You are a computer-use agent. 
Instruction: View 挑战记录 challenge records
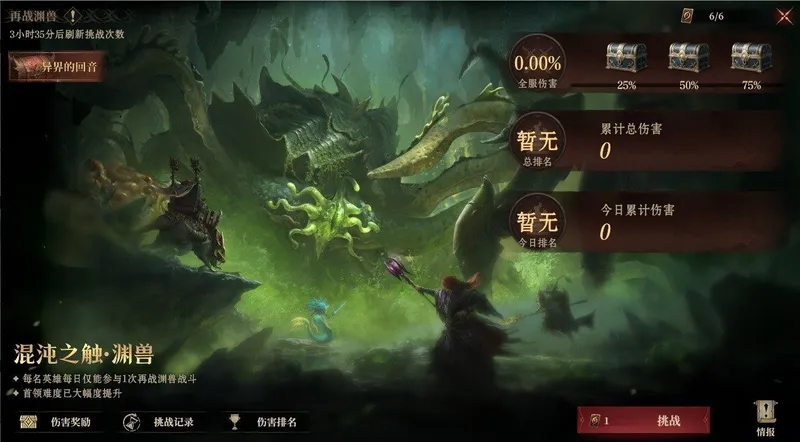[x=163, y=422]
